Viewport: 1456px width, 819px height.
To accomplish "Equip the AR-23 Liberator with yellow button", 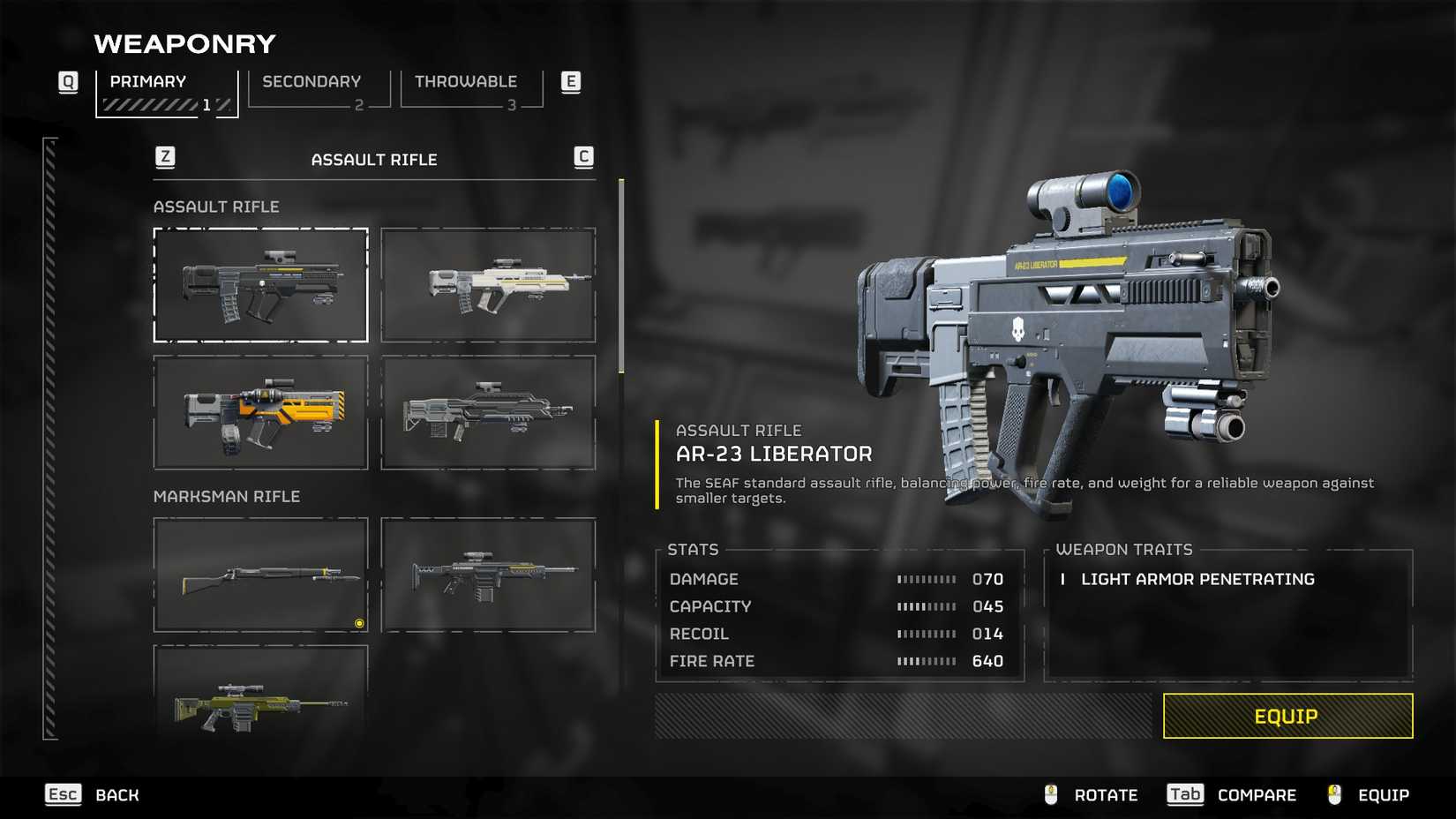I will tap(1287, 716).
